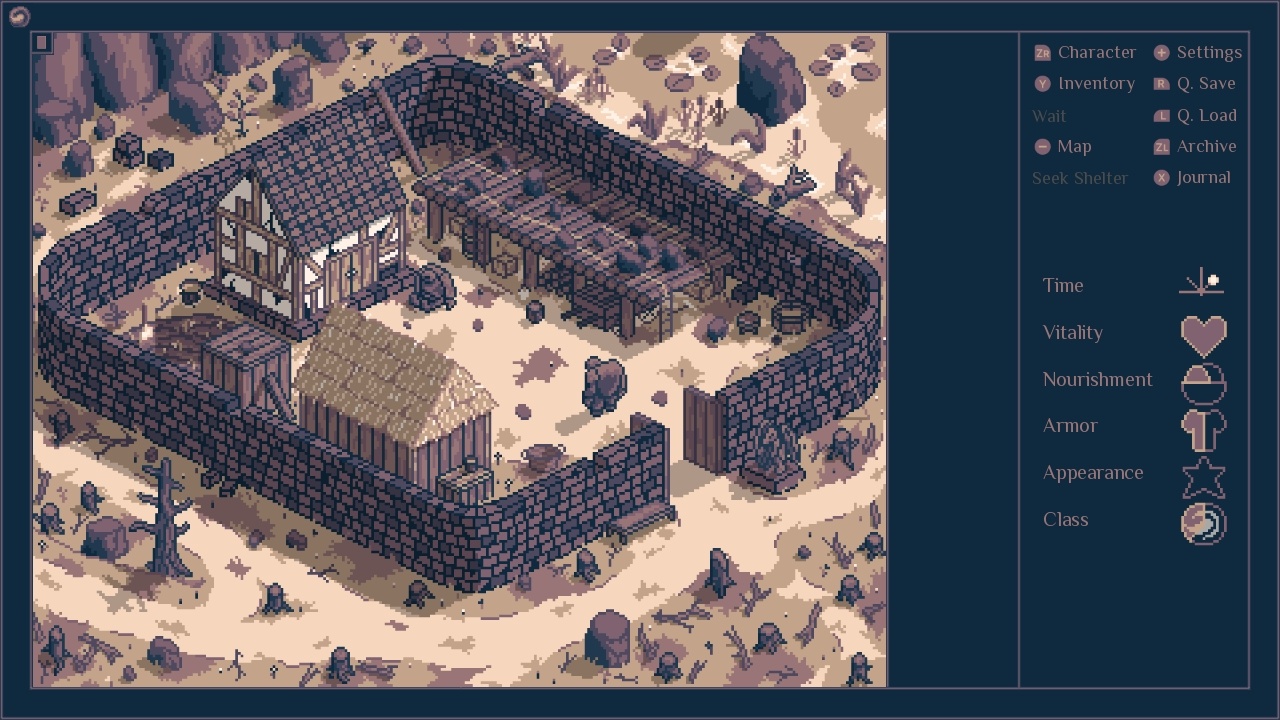Click the spiral icon in the top-left corner
The image size is (1280, 720).
click(20, 16)
